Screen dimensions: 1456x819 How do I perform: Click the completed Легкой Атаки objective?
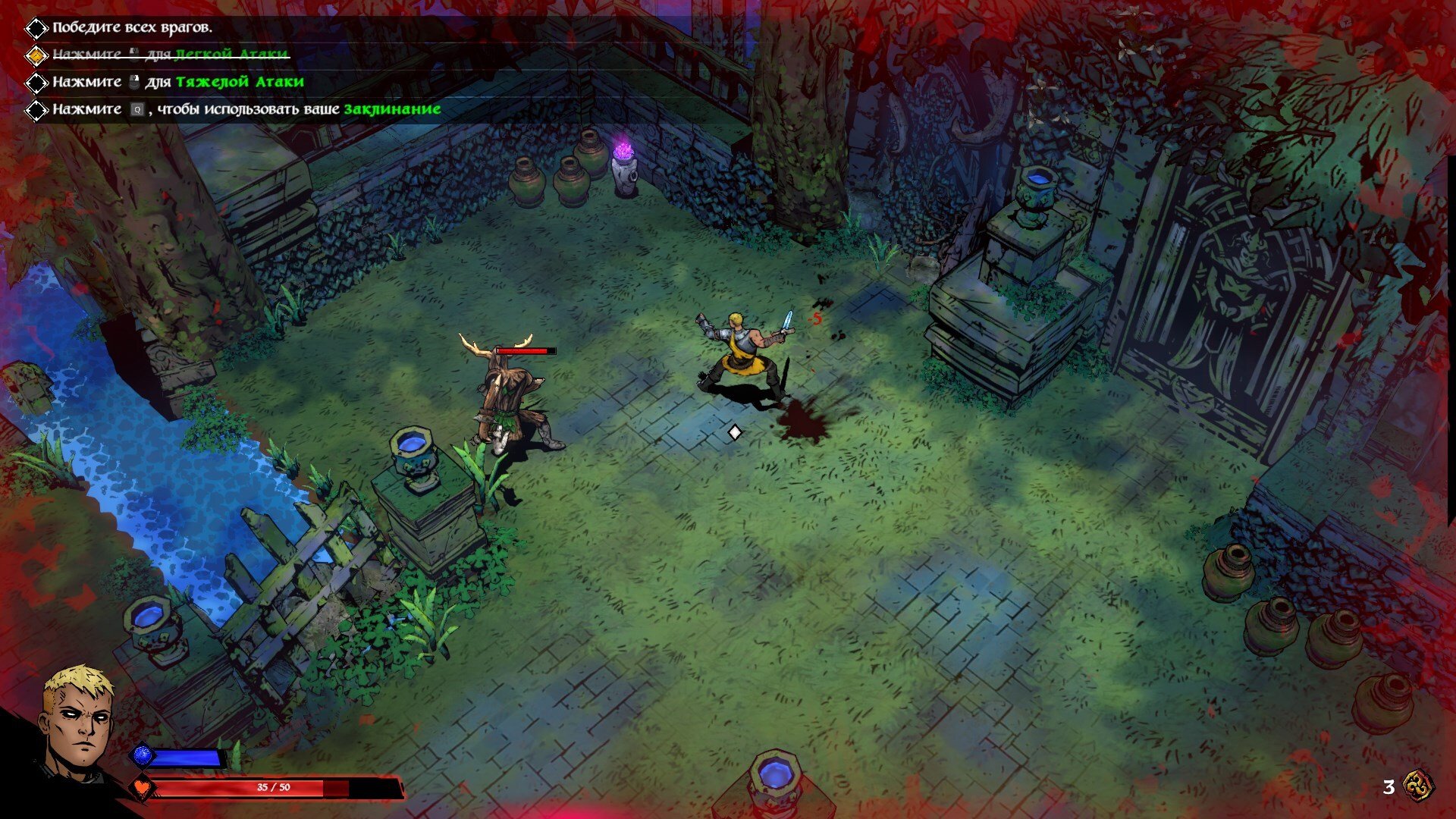(170, 55)
